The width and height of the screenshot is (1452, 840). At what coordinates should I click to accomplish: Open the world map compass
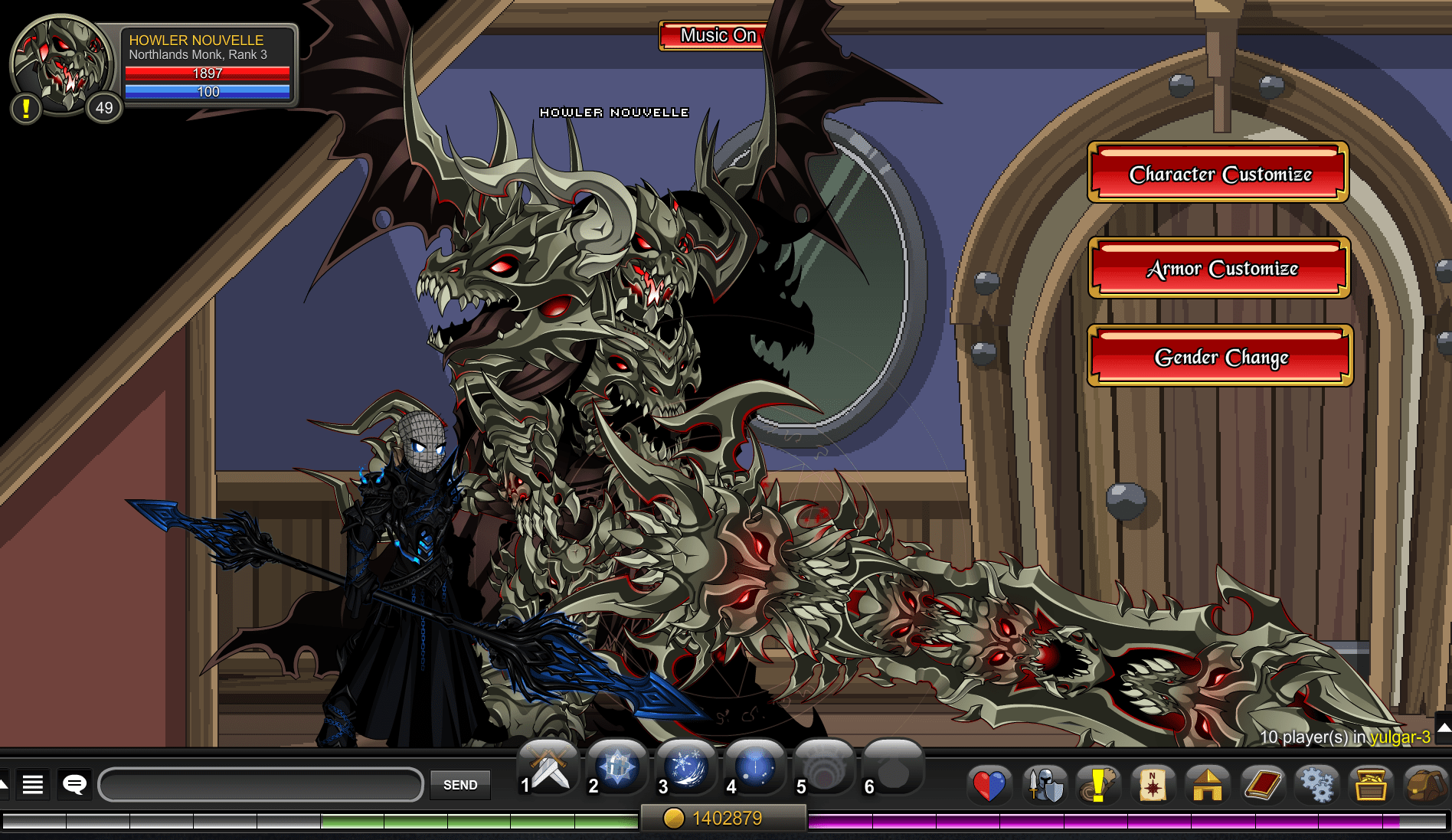click(x=1153, y=785)
